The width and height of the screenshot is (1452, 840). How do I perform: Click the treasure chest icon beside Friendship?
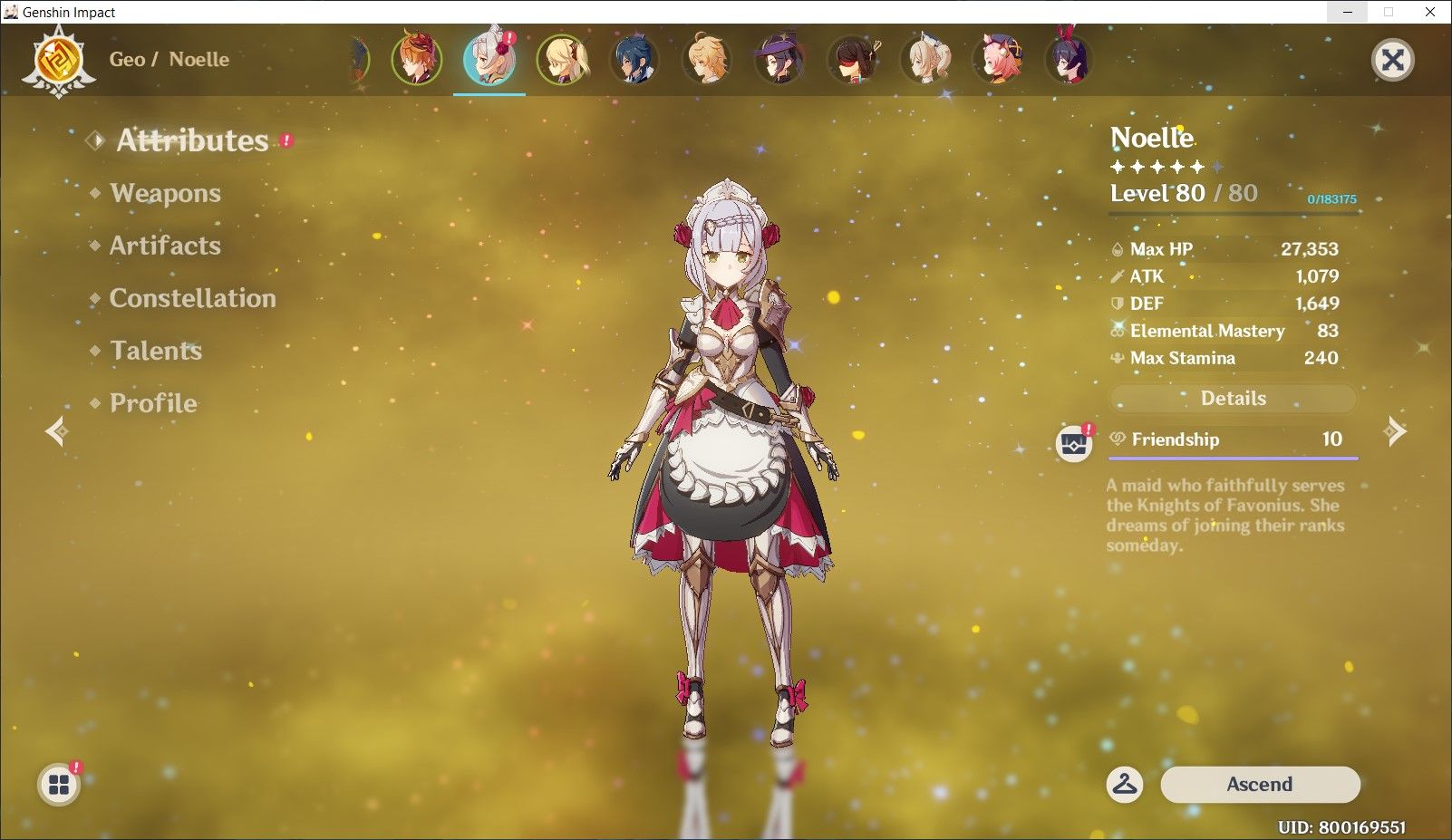tap(1073, 442)
